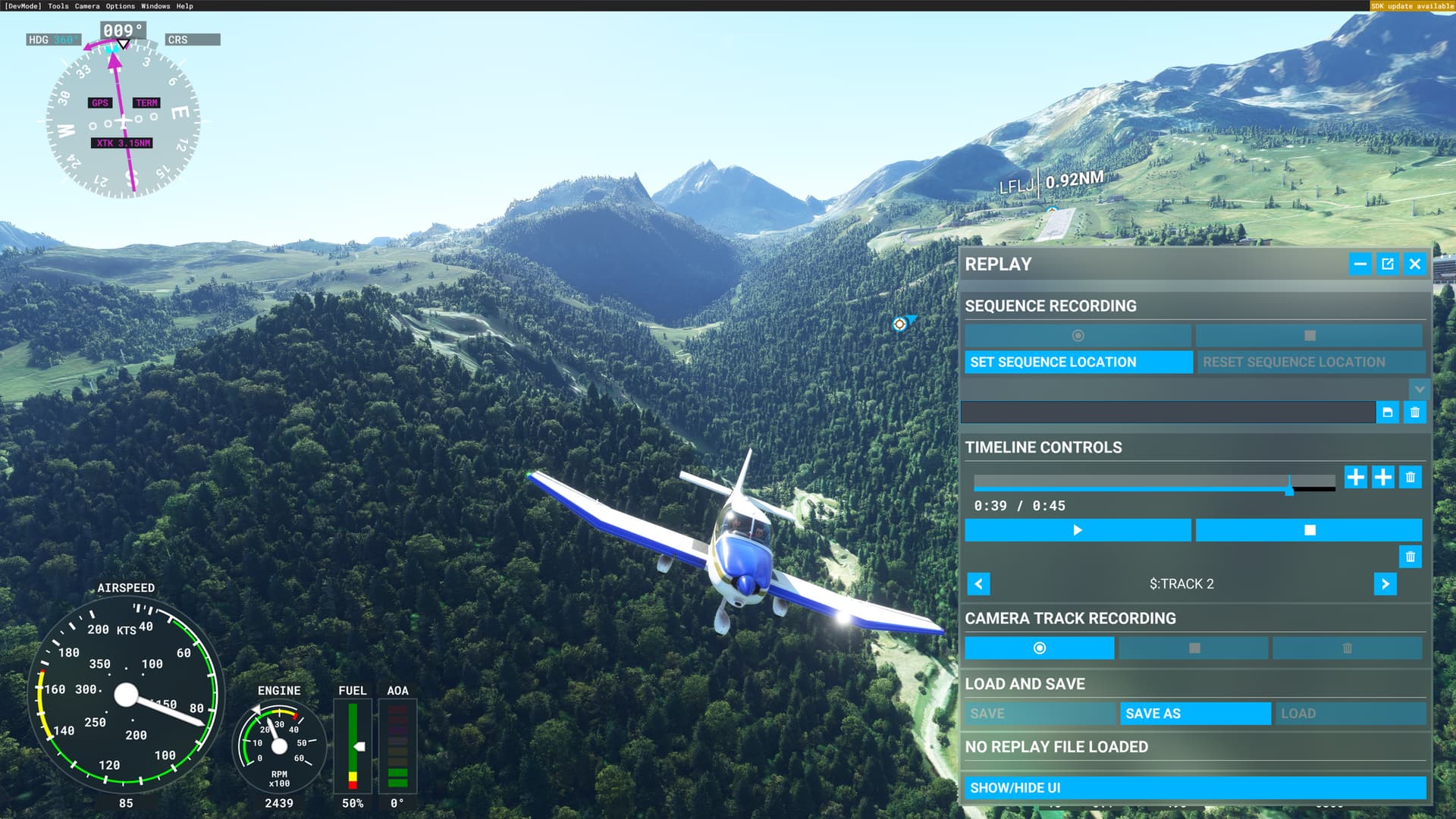This screenshot has width=1456, height=819.
Task: Open the Camera menu
Action: [x=86, y=6]
